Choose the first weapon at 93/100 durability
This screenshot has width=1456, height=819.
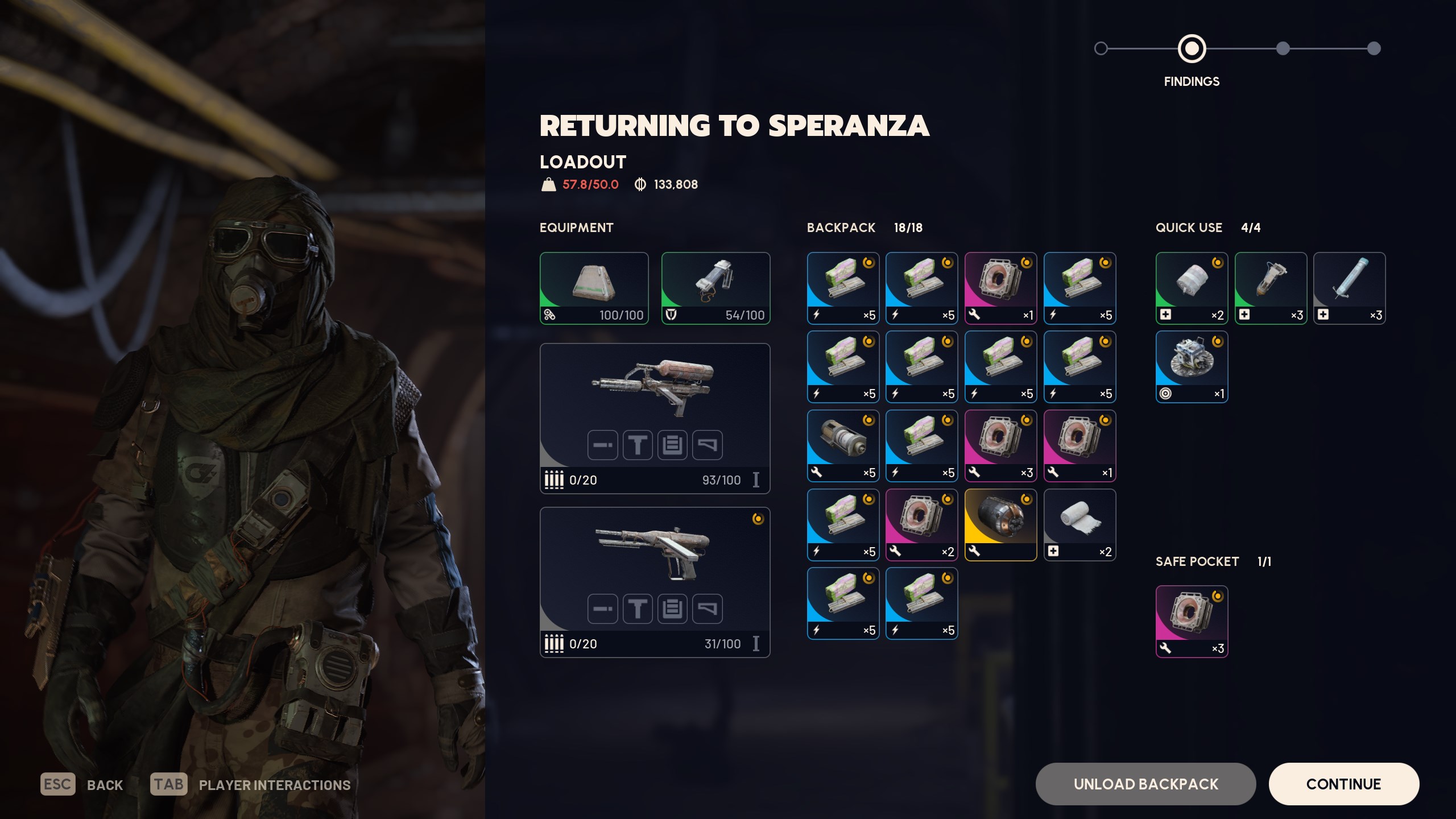point(655,418)
